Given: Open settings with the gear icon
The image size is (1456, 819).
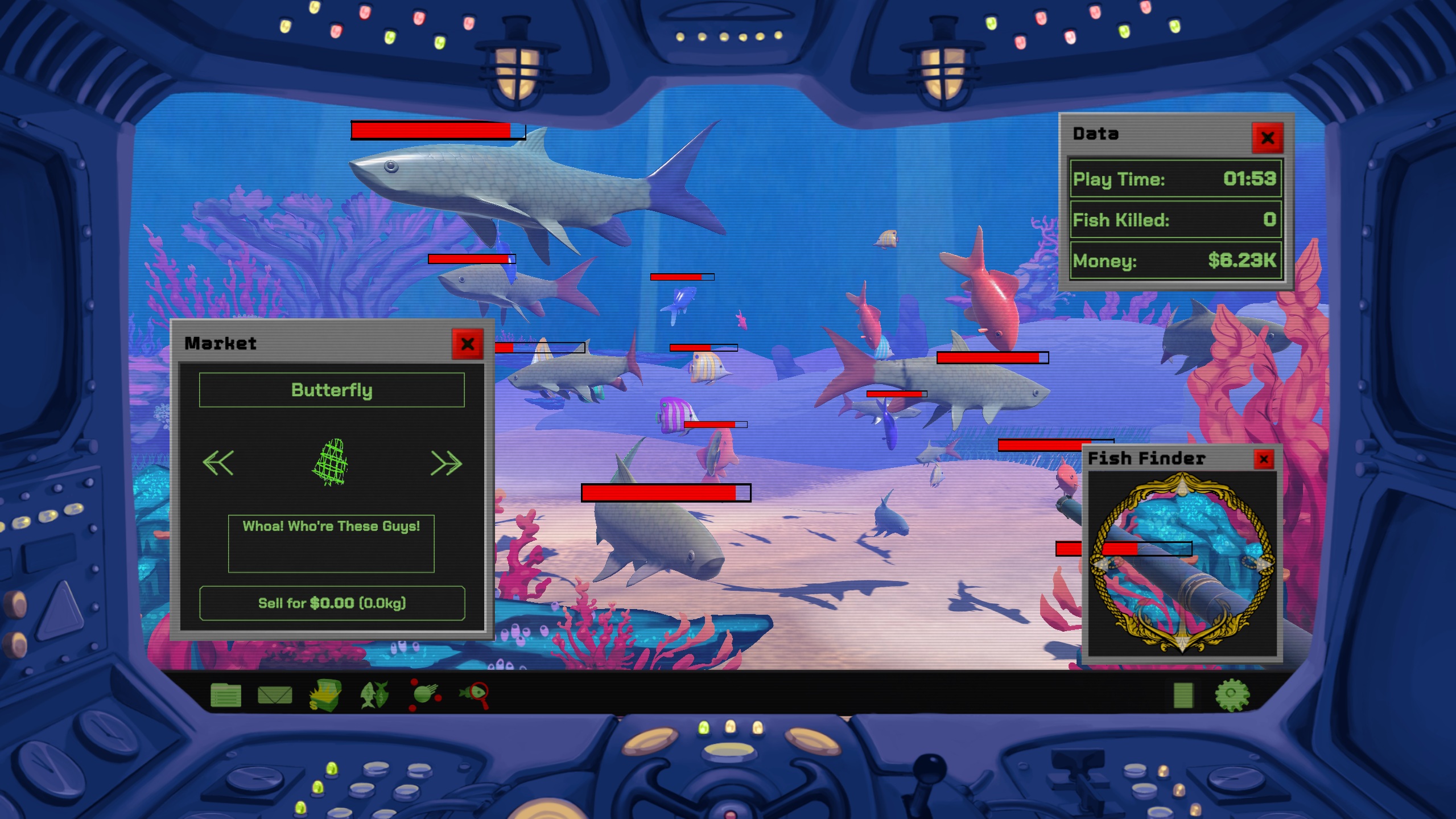Looking at the screenshot, I should pyautogui.click(x=1232, y=695).
